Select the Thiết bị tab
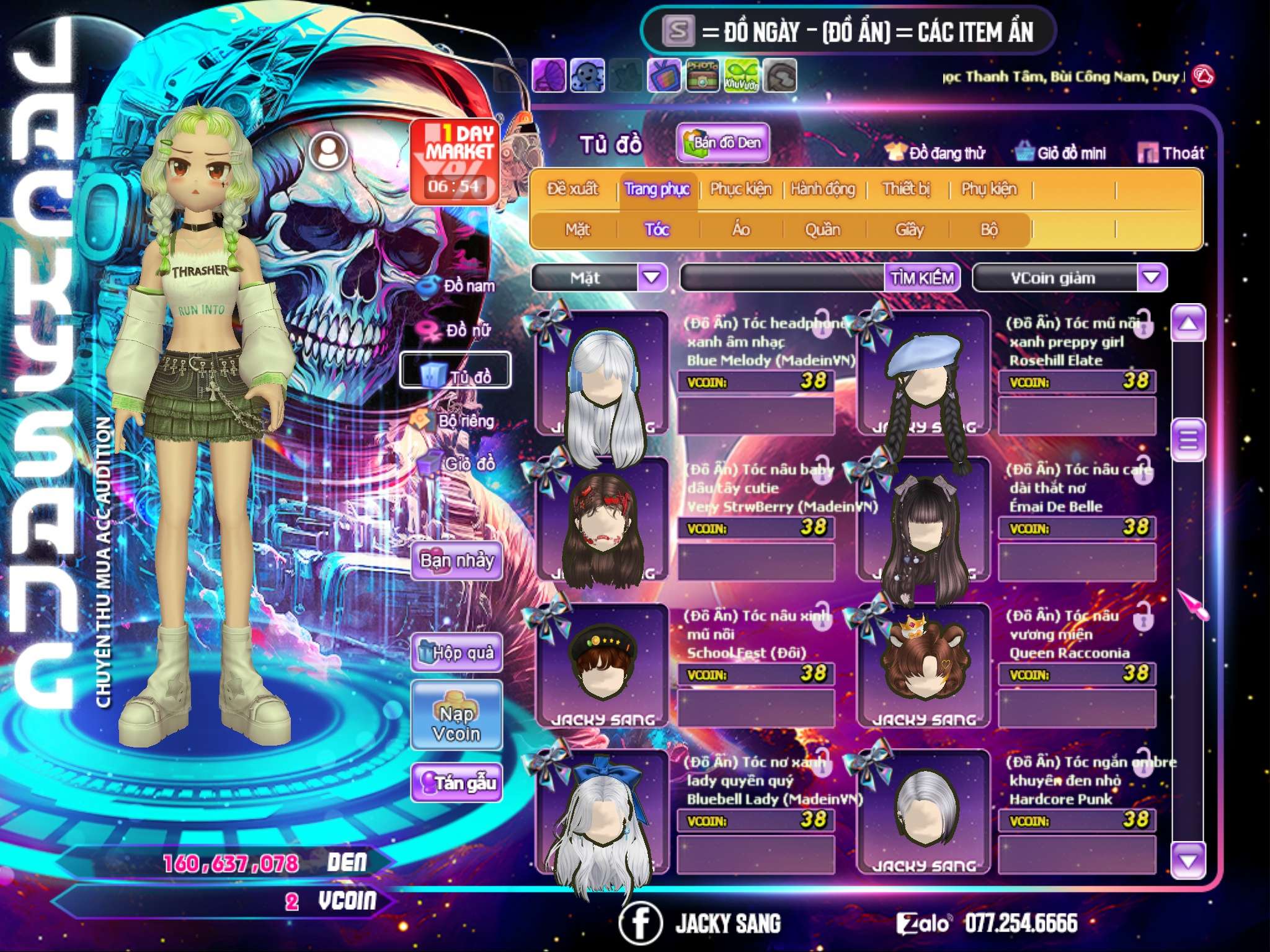Image resolution: width=1270 pixels, height=952 pixels. tap(906, 189)
